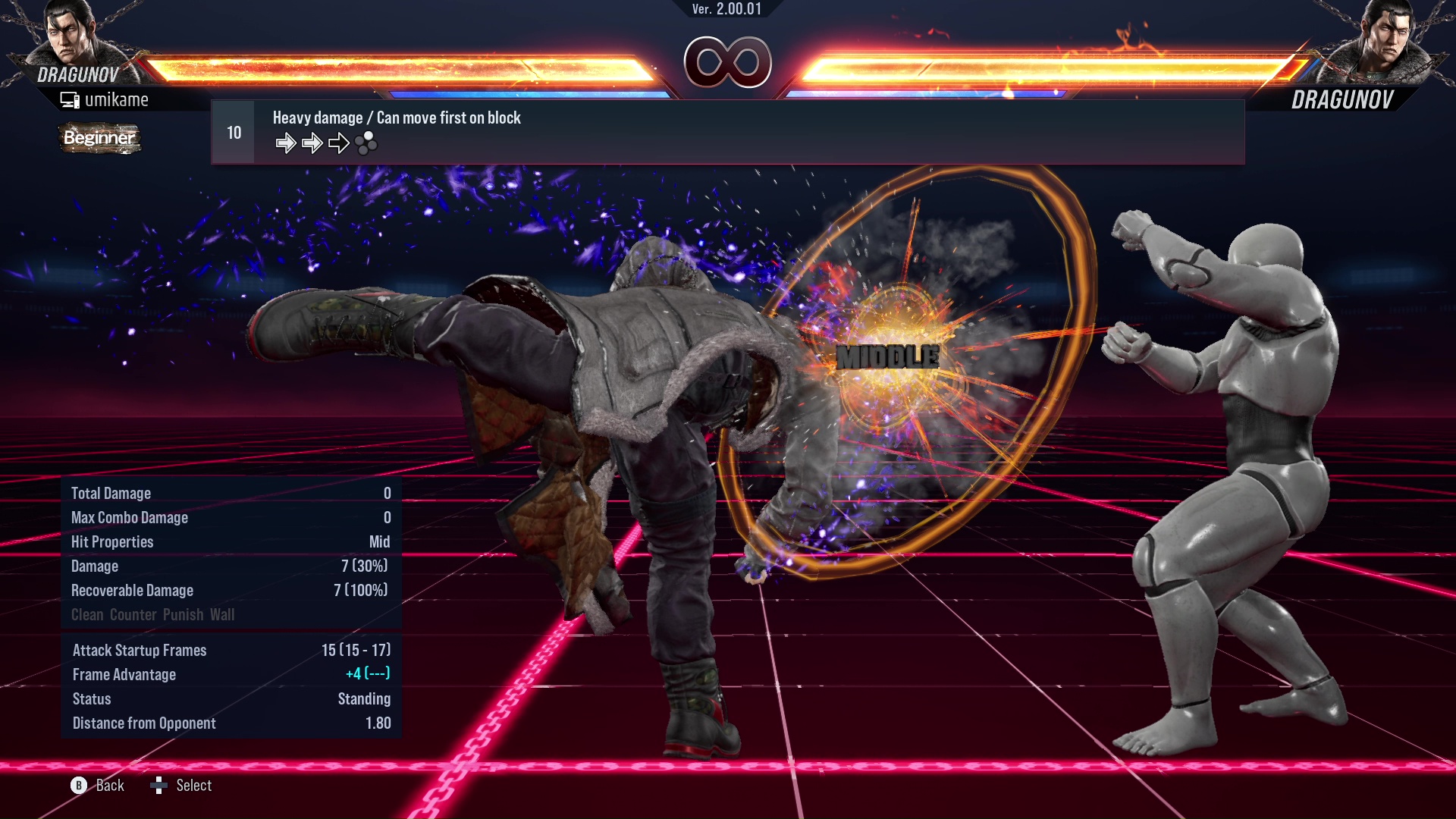
Task: Click the four-button cluster input icon
Action: point(366,143)
